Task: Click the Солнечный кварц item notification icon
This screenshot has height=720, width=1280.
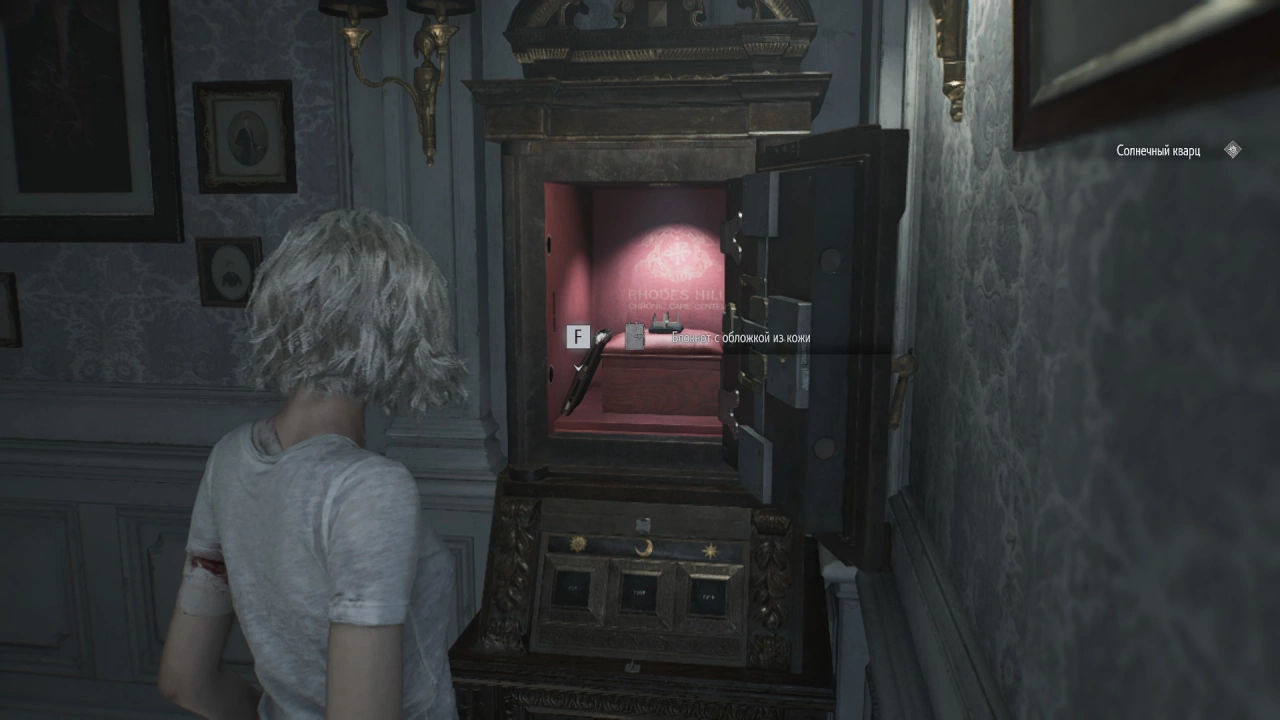Action: [x=1232, y=150]
